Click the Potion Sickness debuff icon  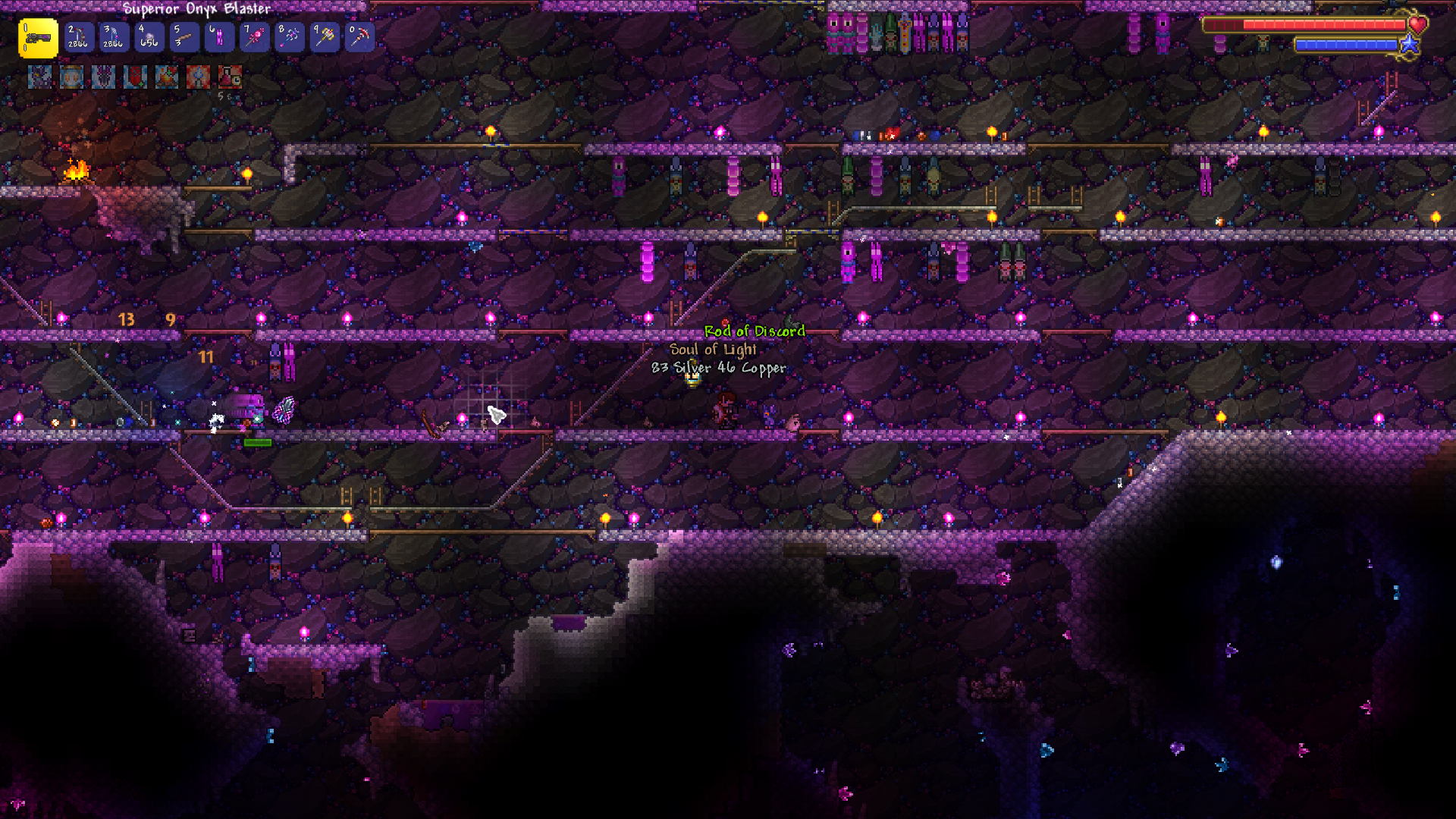[x=230, y=77]
